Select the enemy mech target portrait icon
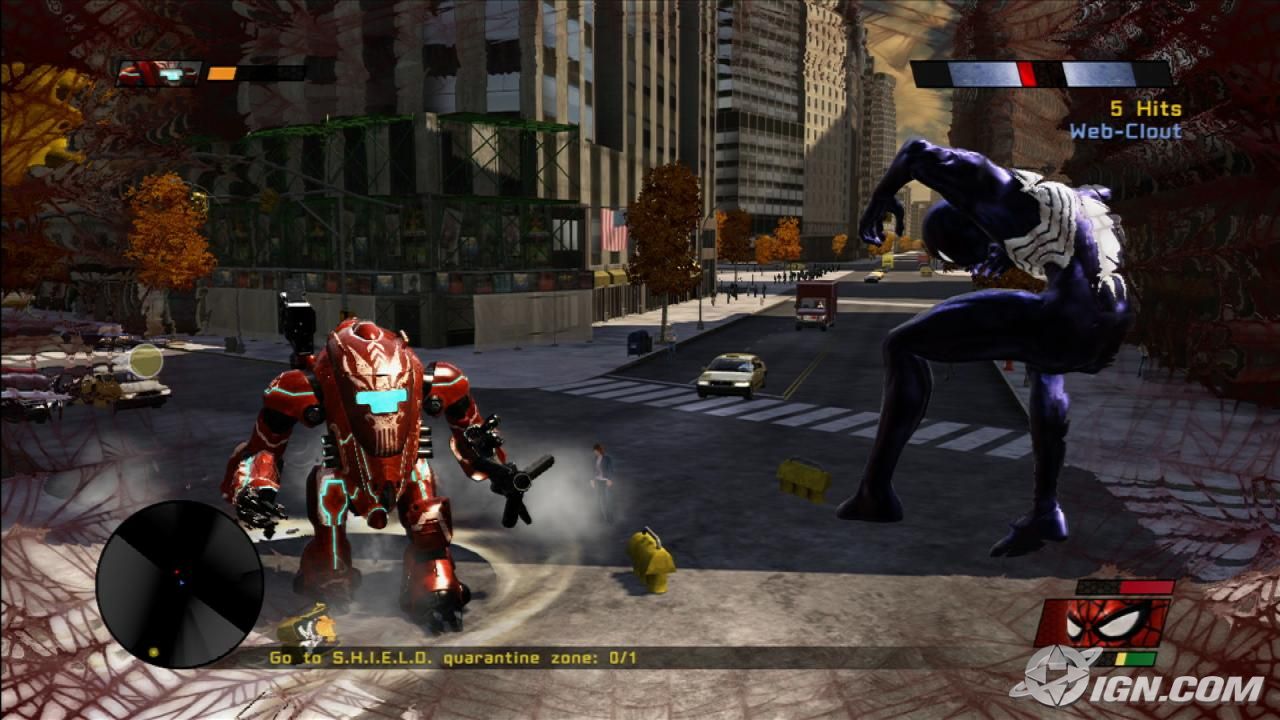The width and height of the screenshot is (1280, 720). 159,73
